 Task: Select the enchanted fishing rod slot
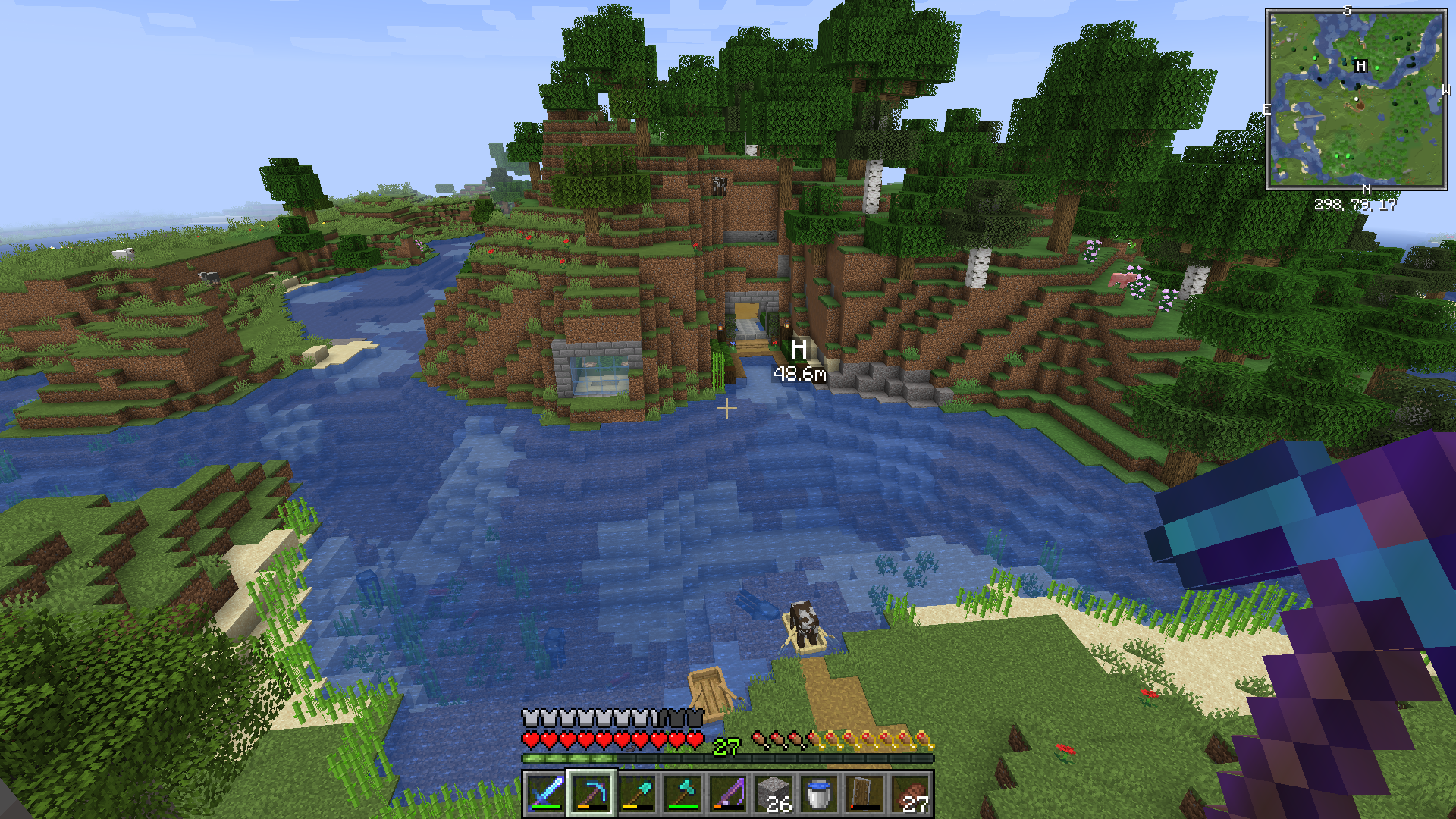(728, 793)
